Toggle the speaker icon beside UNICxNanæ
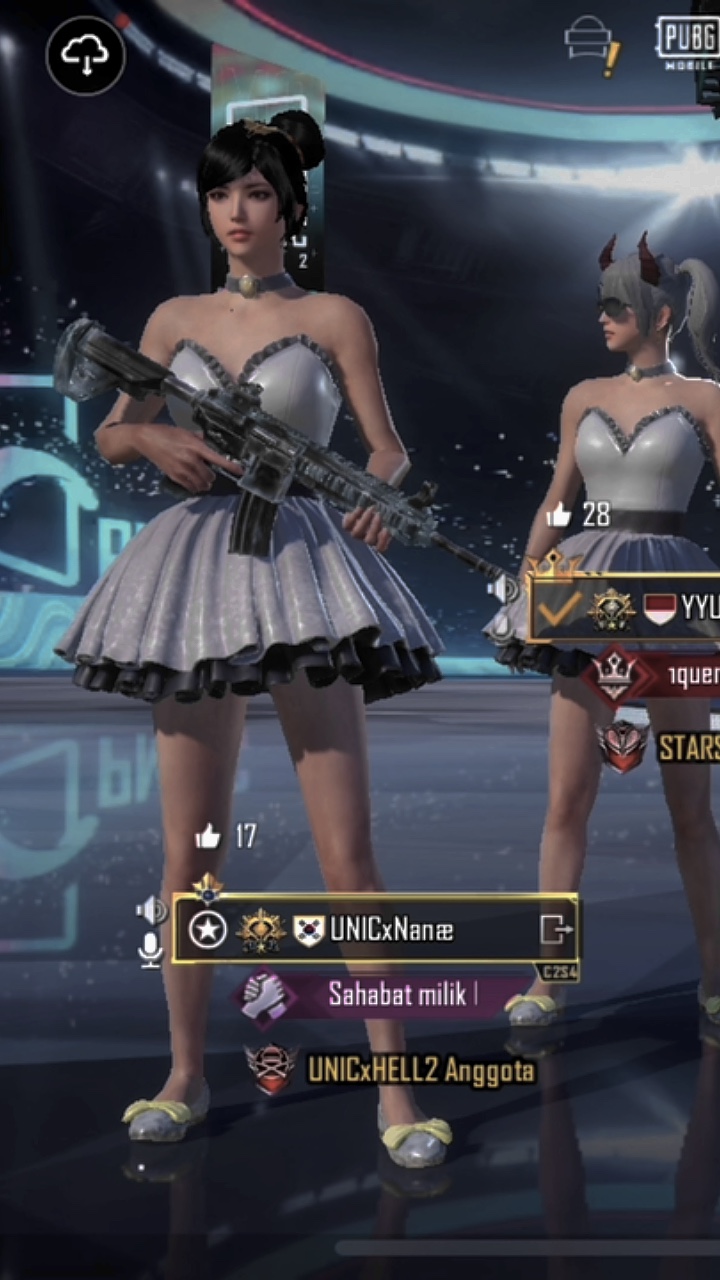This screenshot has width=720, height=1280. (x=151, y=910)
